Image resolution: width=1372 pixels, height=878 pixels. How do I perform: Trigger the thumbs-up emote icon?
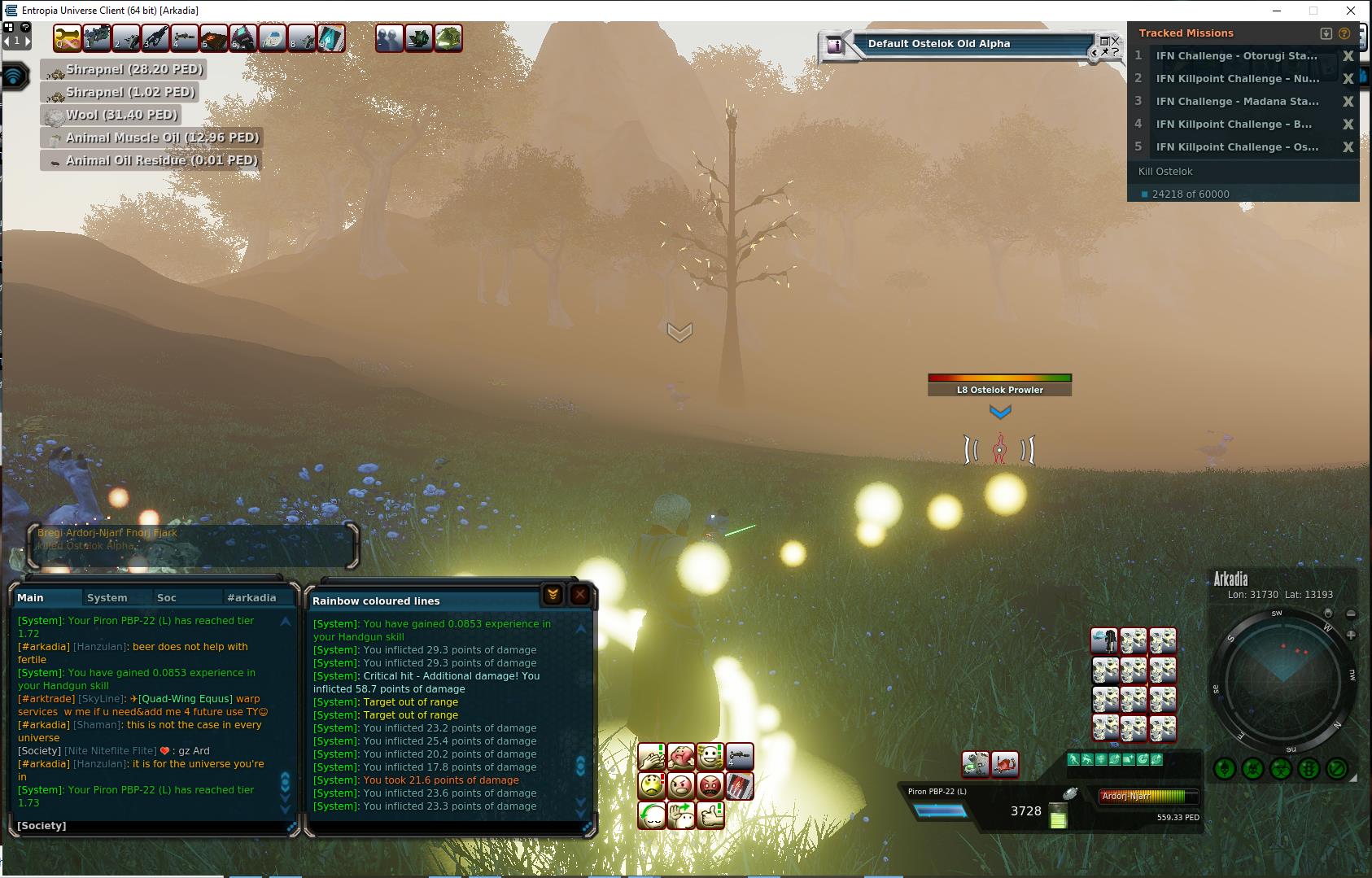tap(710, 815)
